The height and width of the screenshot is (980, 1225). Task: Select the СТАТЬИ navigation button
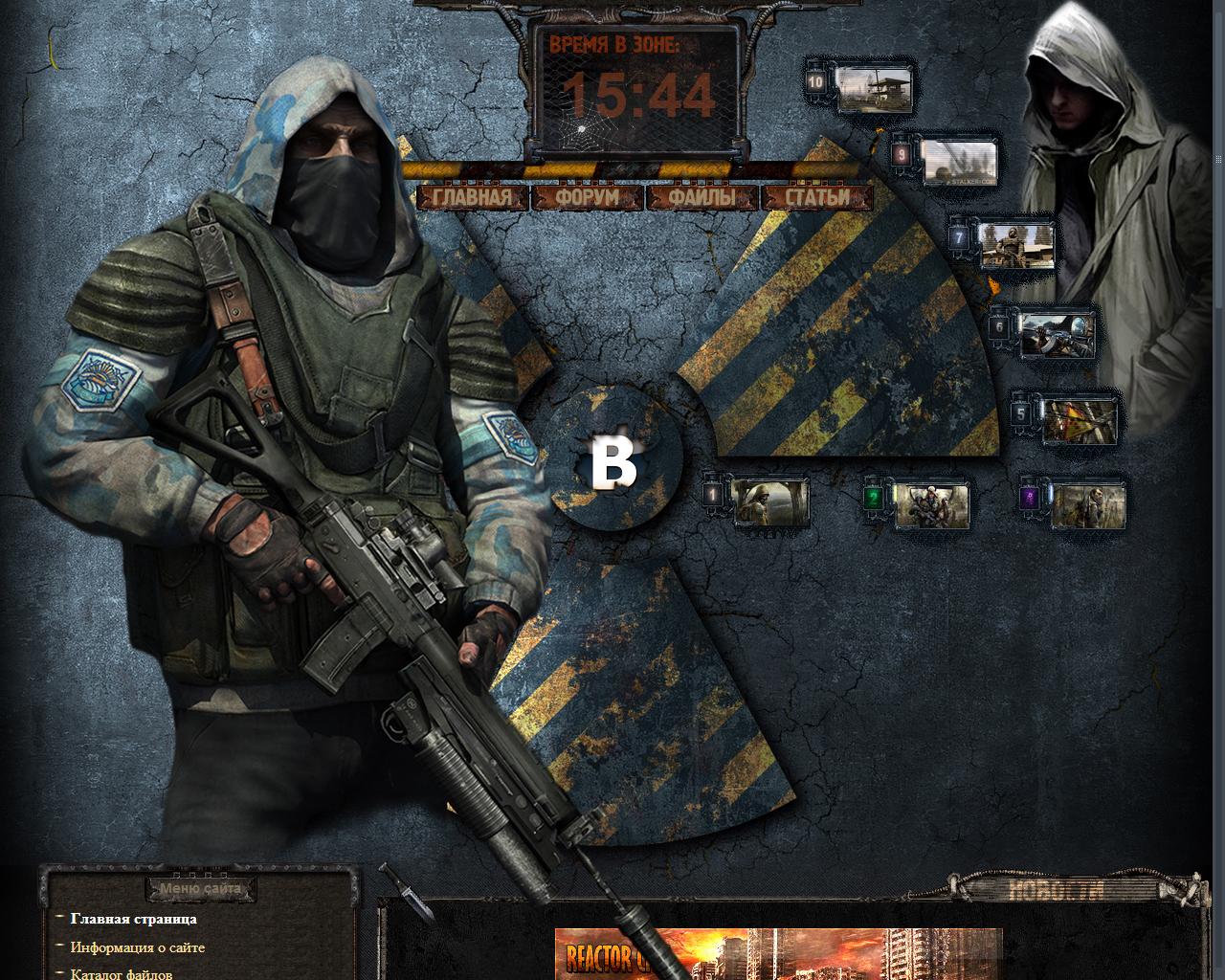817,198
